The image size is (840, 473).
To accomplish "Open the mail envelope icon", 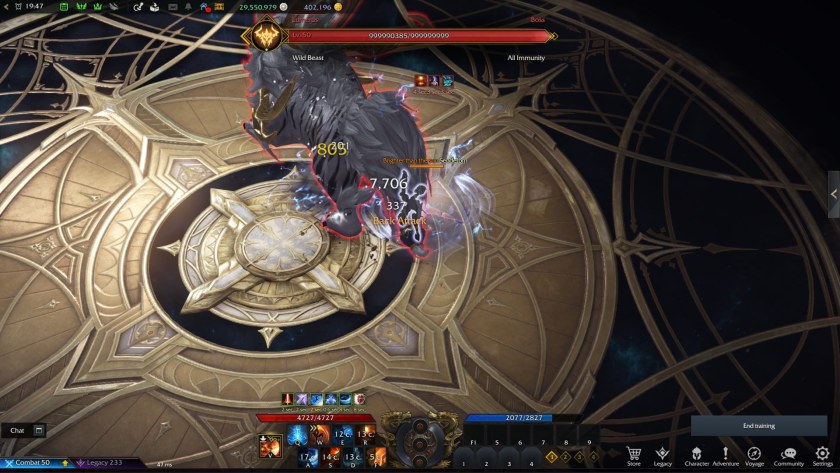I will [x=174, y=7].
